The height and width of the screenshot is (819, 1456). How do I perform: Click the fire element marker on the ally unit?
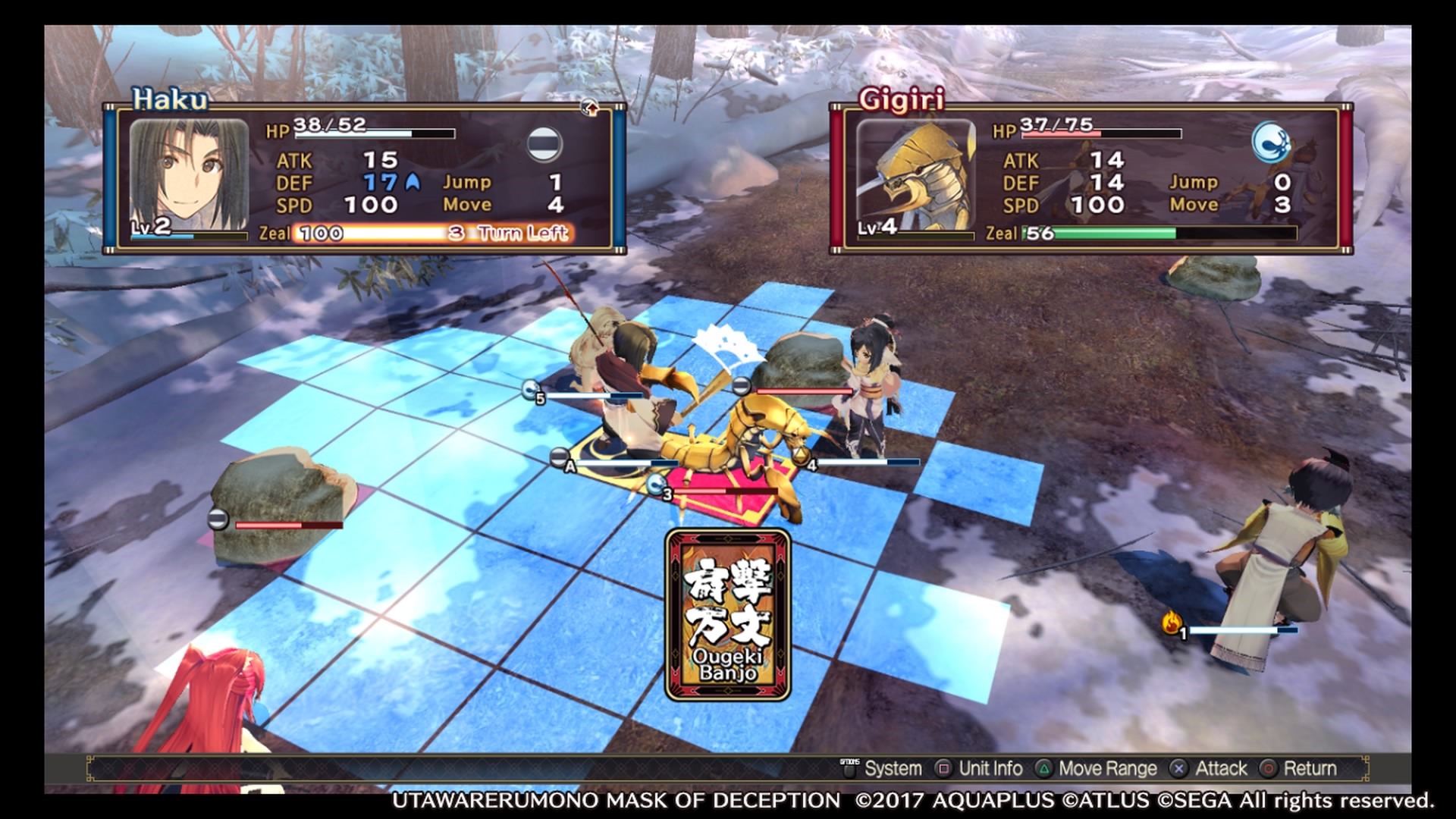tap(1172, 623)
